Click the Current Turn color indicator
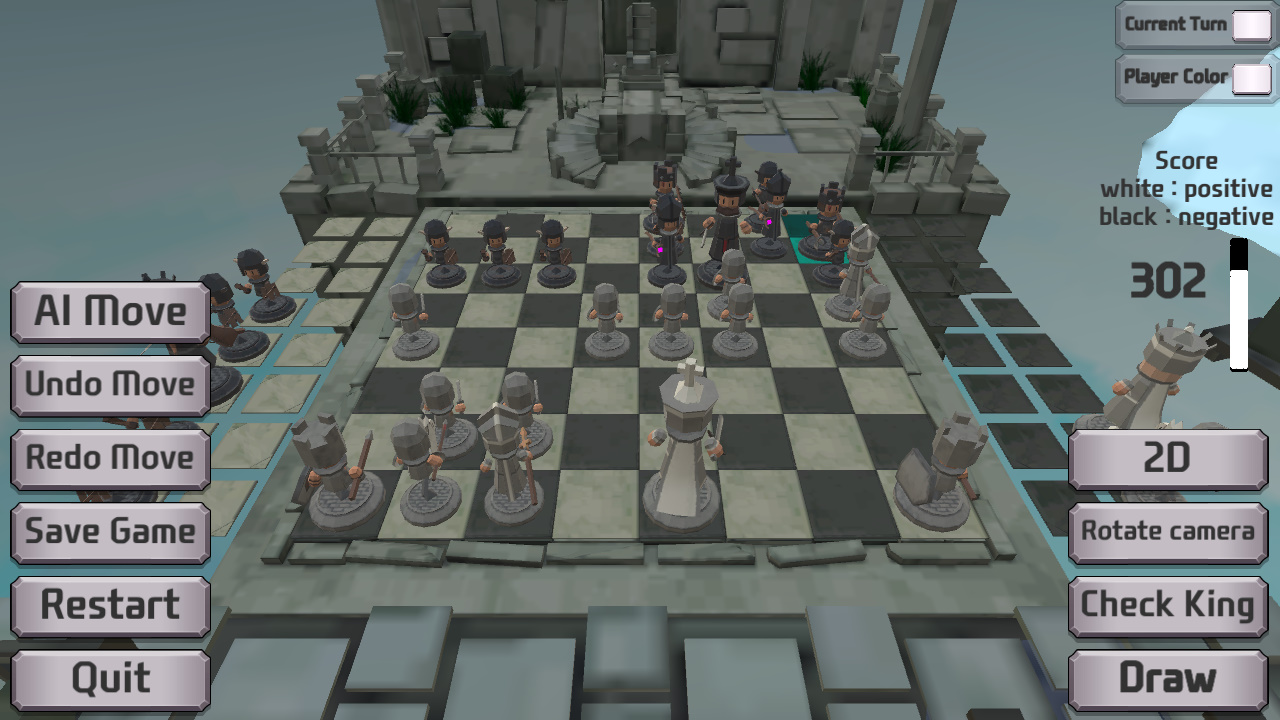The width and height of the screenshot is (1280, 720). coord(1252,24)
